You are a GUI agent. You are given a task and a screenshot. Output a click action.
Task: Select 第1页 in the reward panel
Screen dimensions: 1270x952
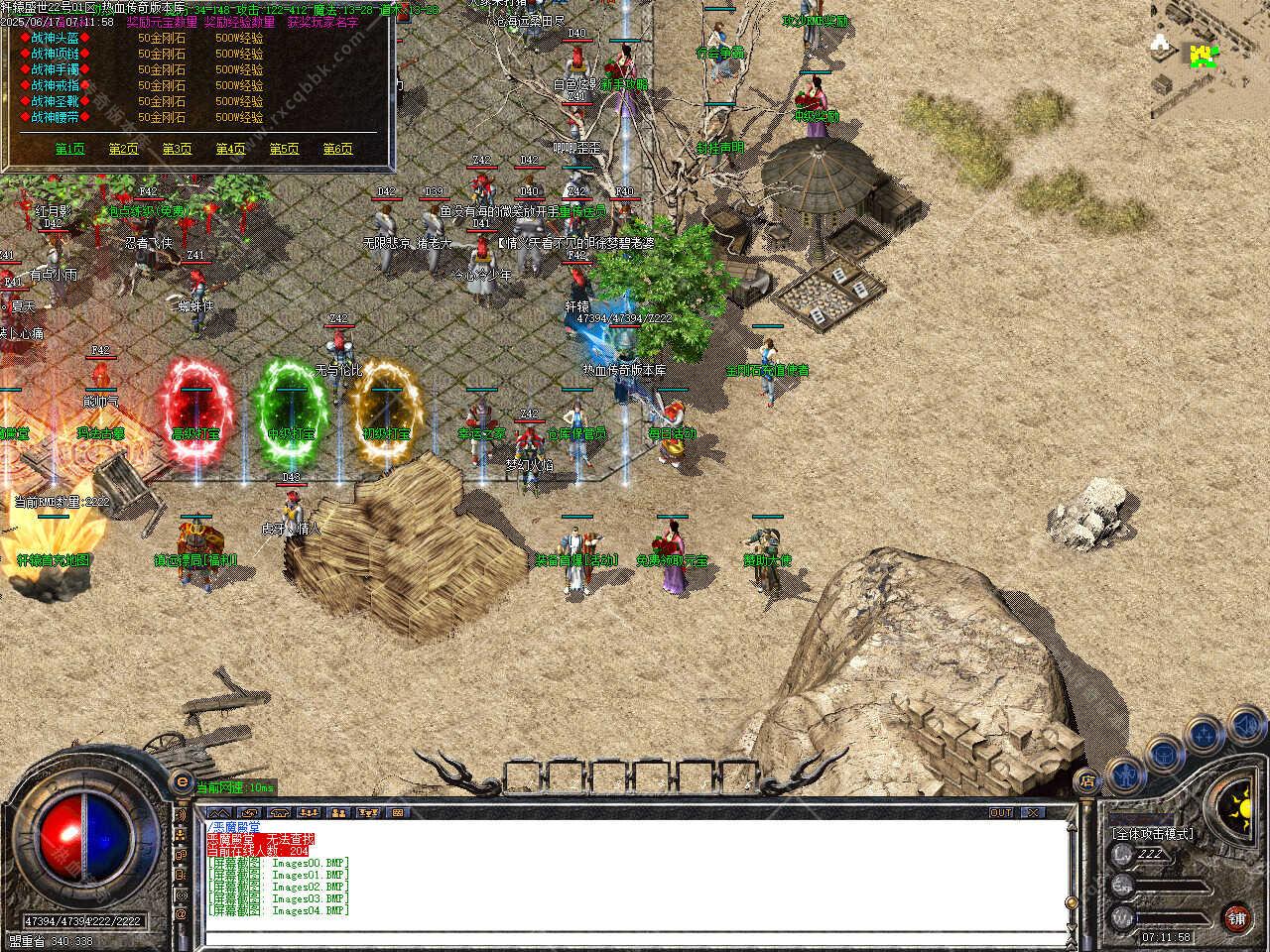tap(69, 149)
